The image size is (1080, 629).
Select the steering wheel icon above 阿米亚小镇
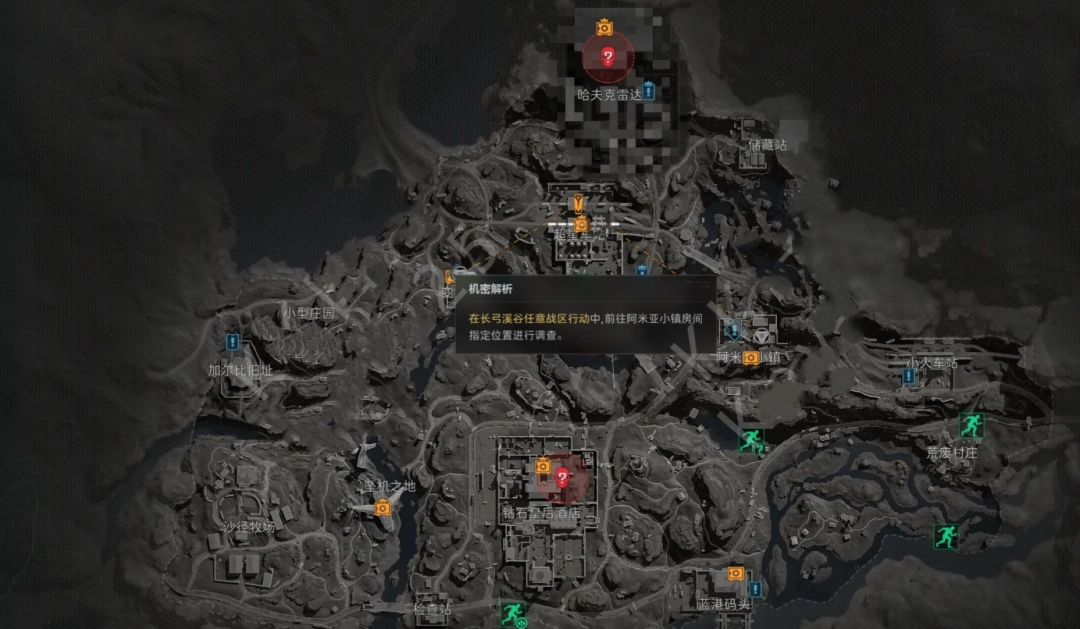coord(764,329)
